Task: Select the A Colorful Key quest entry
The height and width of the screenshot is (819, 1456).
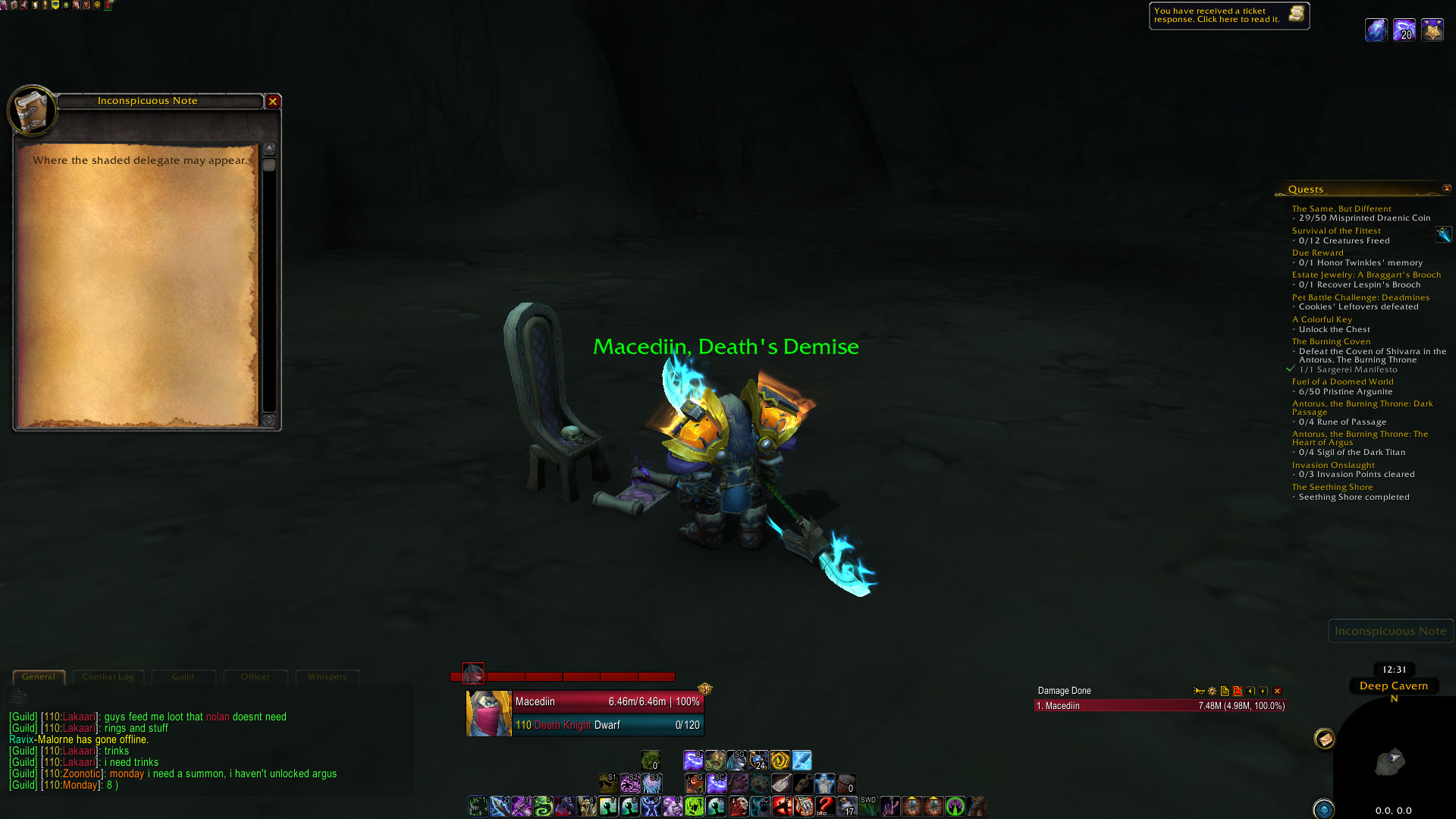Action: click(x=1322, y=319)
